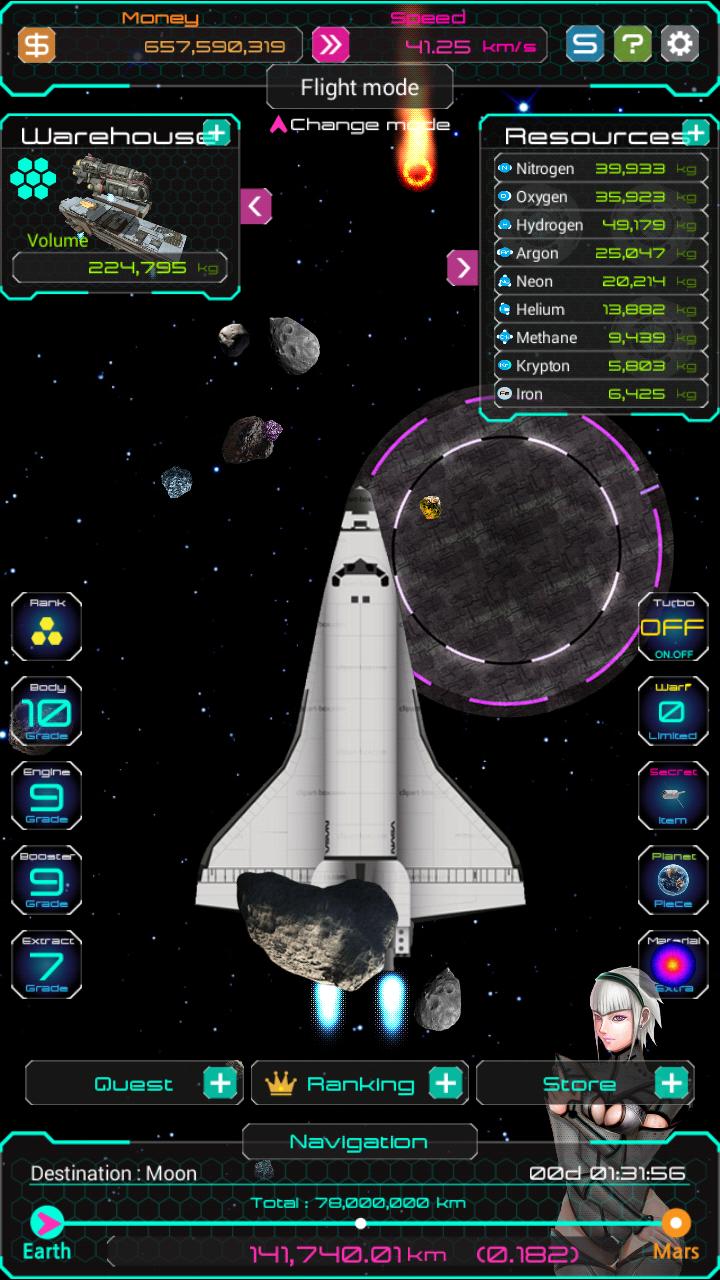Change the Flight mode
720x1280 pixels.
coord(359,89)
